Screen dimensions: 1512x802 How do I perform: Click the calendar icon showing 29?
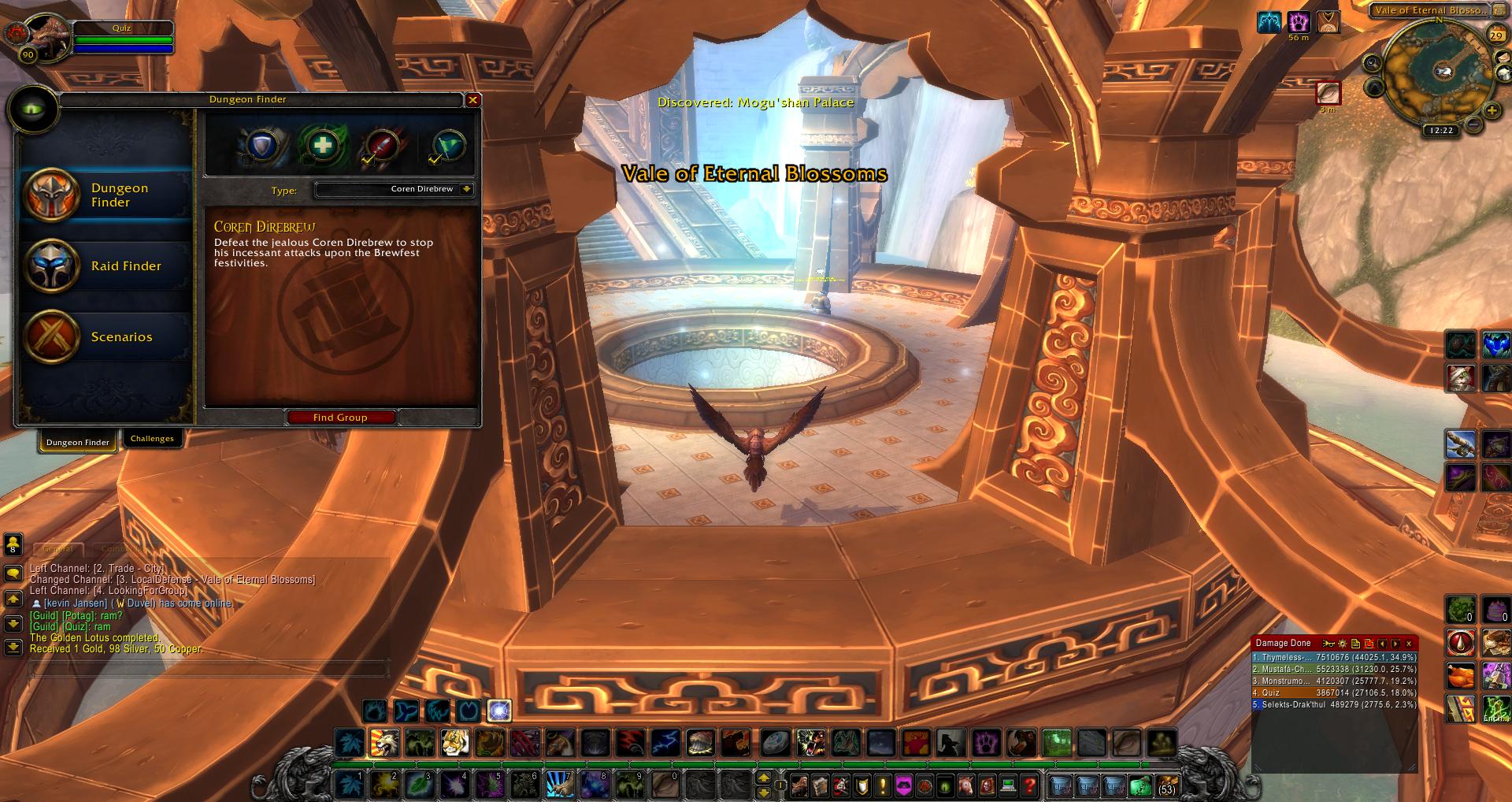click(1498, 35)
